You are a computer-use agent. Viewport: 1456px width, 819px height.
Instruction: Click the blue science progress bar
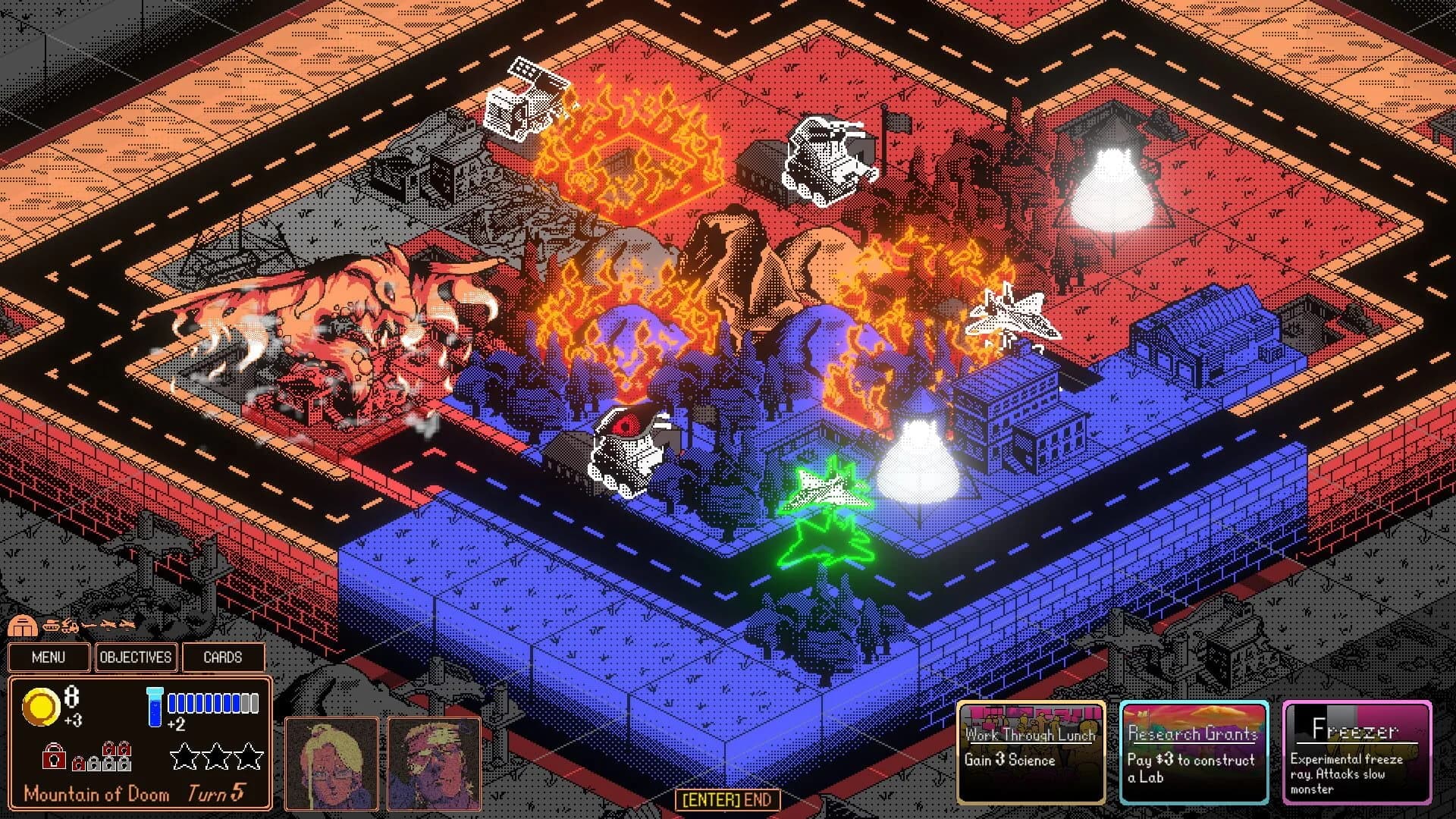point(214,704)
